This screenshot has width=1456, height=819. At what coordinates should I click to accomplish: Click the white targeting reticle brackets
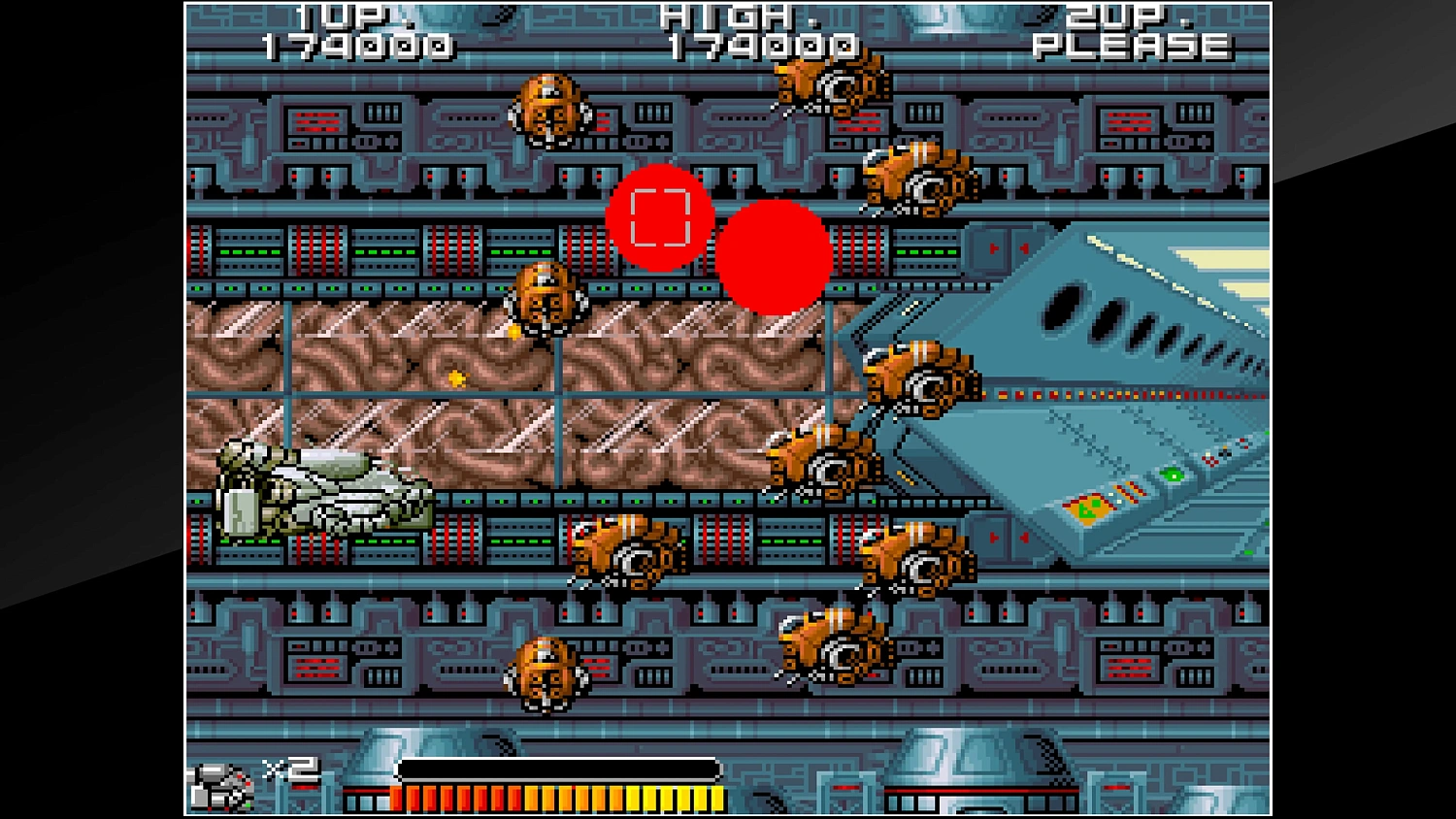pyautogui.click(x=661, y=218)
